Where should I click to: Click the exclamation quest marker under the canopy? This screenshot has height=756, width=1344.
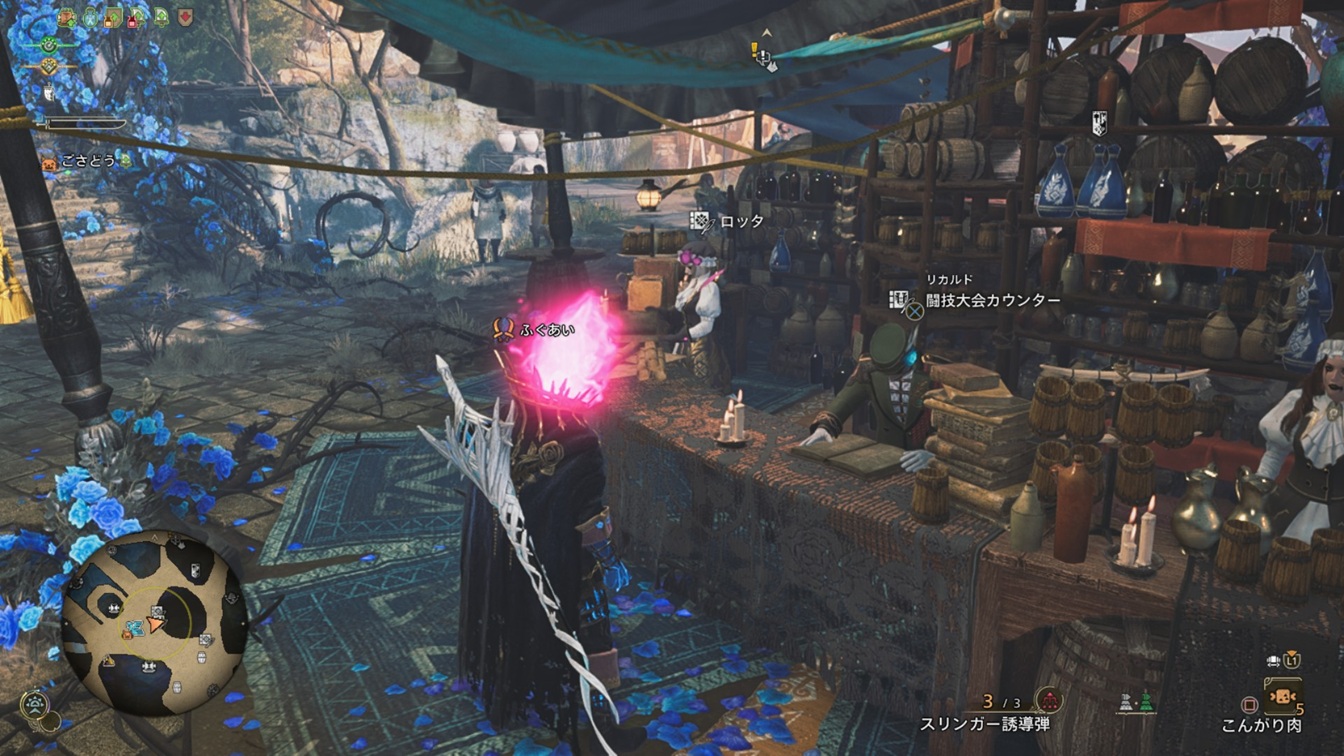click(757, 49)
